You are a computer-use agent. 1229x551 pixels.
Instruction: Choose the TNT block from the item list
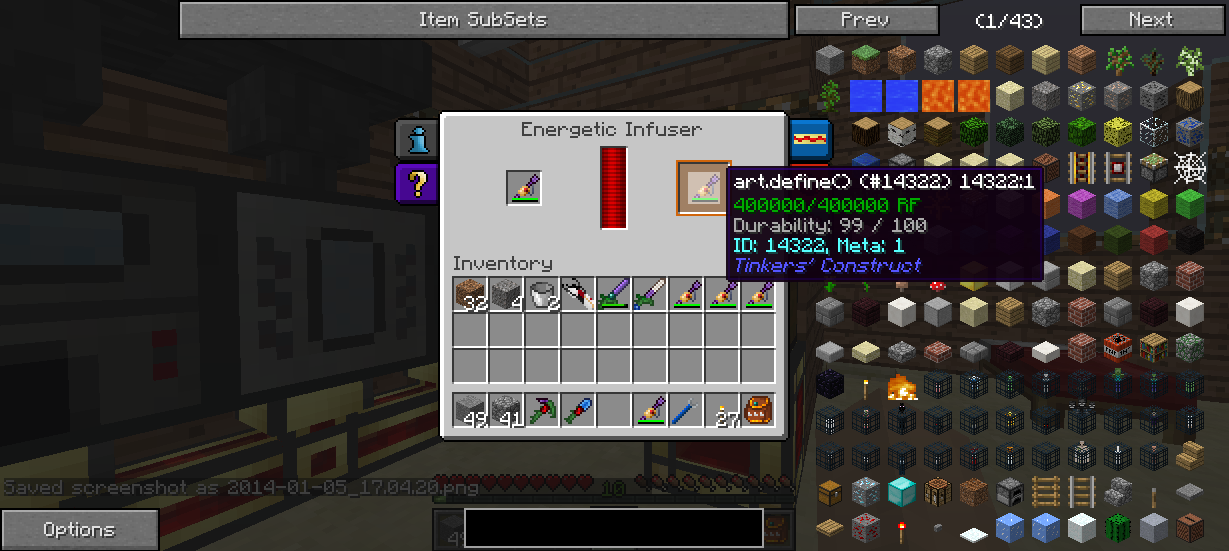tap(1117, 347)
